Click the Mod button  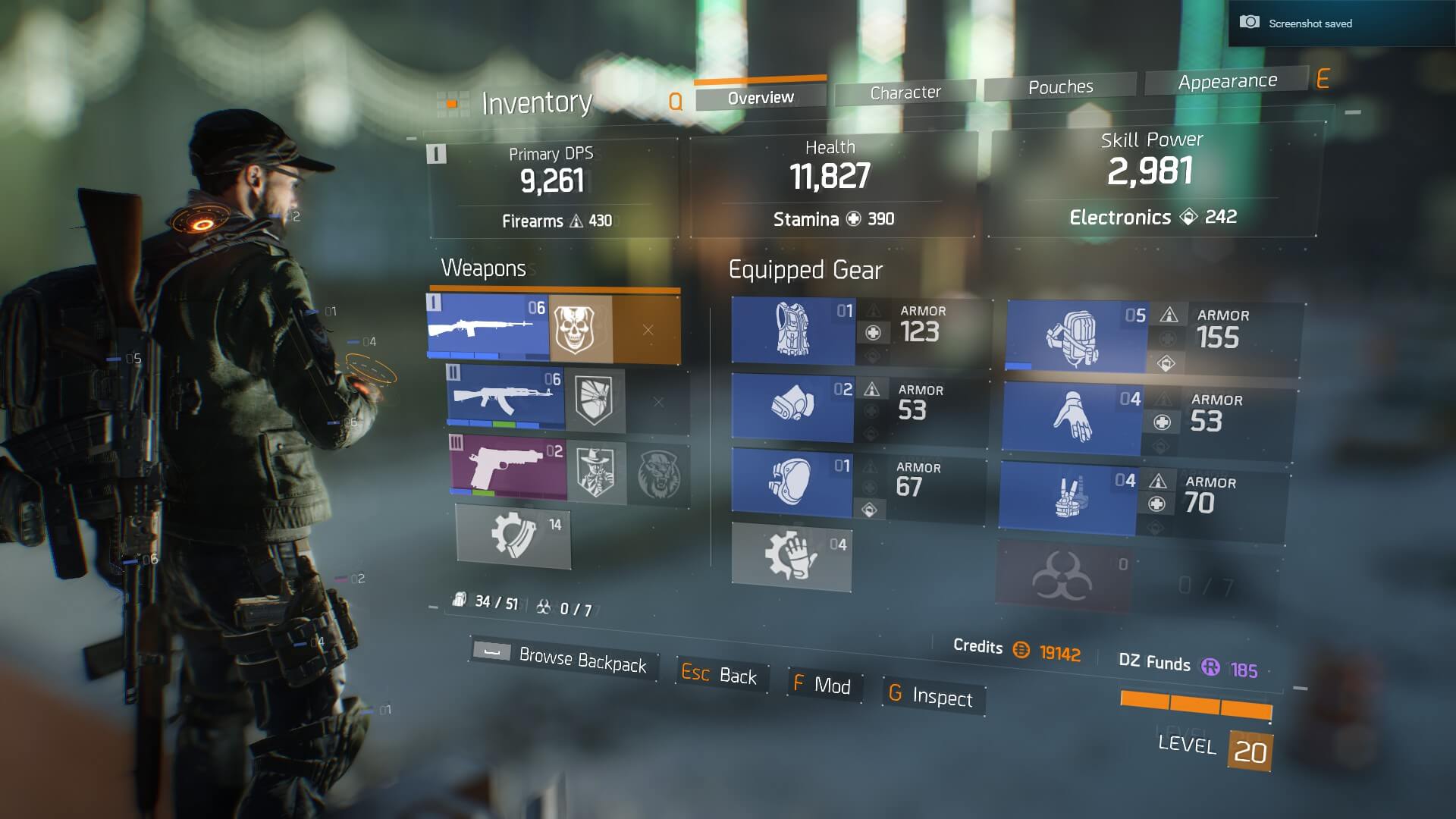pos(823,686)
